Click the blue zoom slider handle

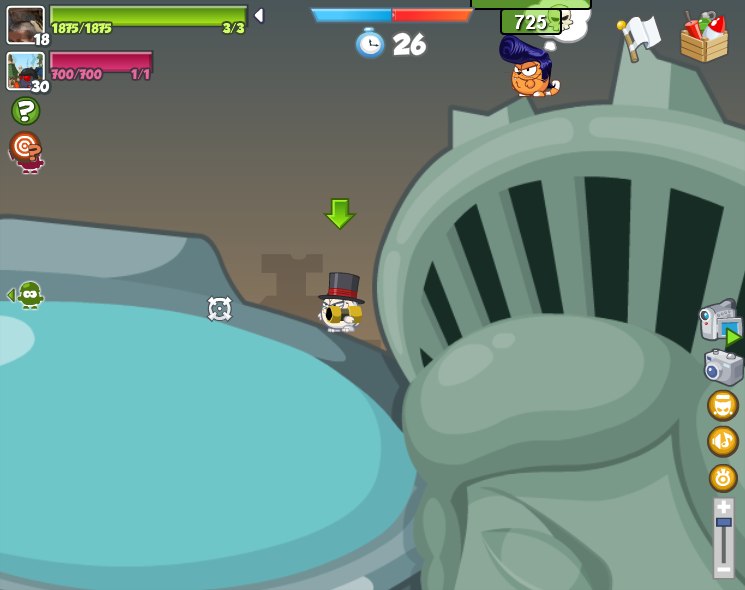(x=723, y=523)
